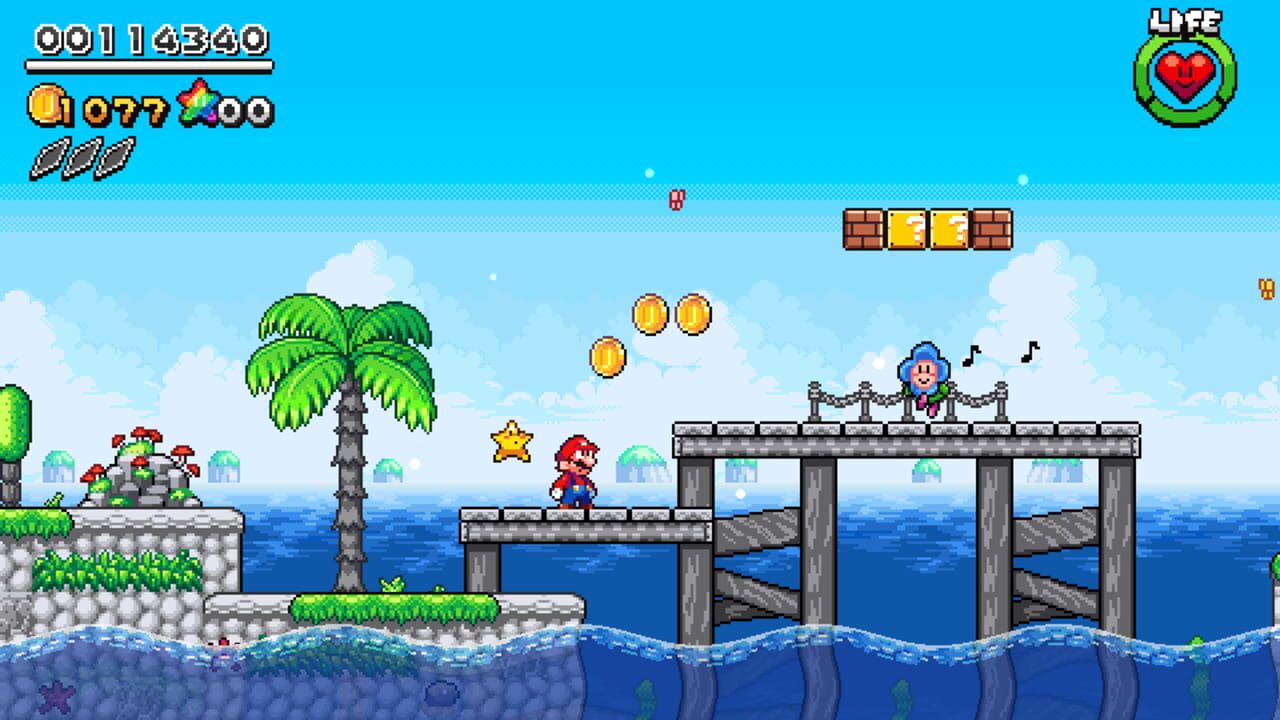Click the white bar under the score
The height and width of the screenshot is (720, 1280).
click(150, 65)
